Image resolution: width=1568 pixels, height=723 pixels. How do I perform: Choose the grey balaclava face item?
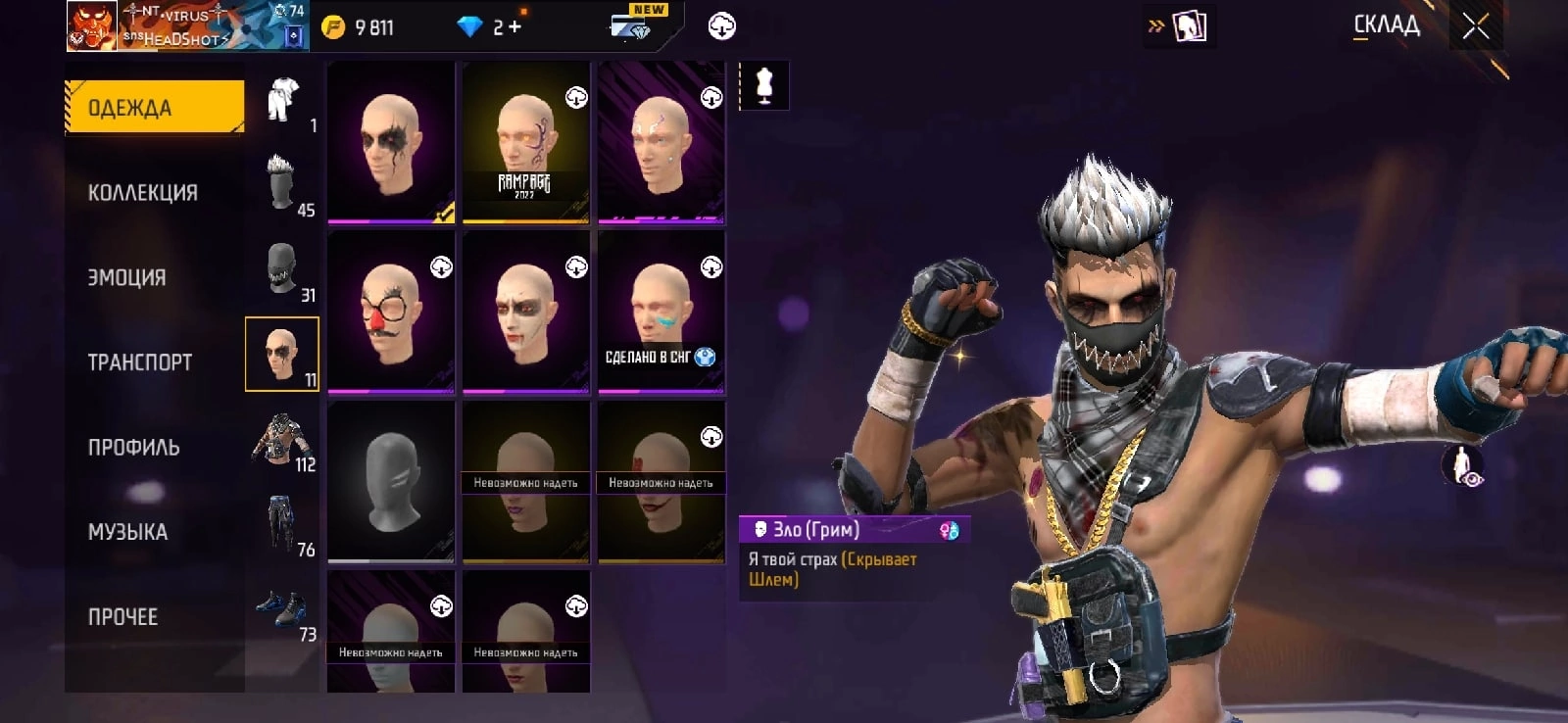coord(391,482)
